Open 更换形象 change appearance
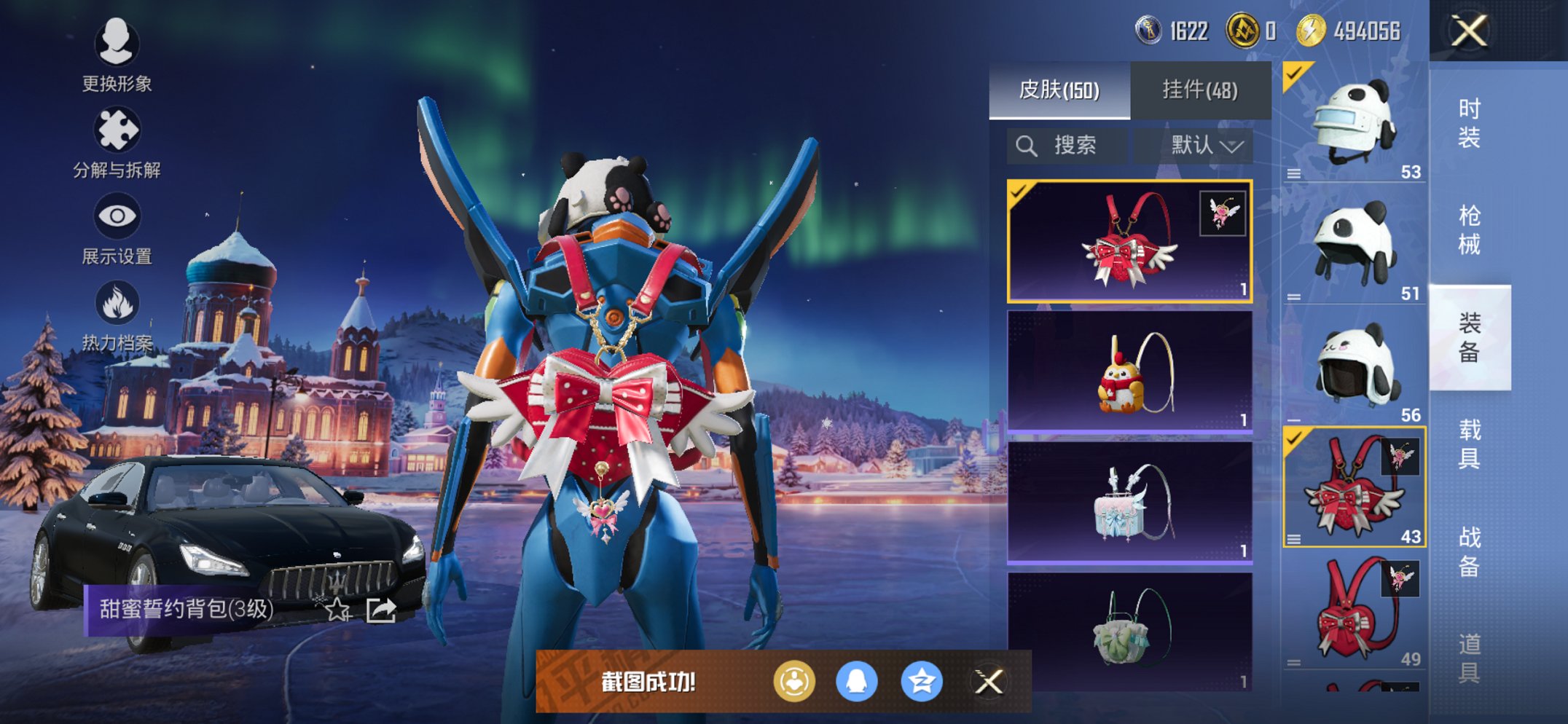The height and width of the screenshot is (724, 1568). [x=117, y=55]
